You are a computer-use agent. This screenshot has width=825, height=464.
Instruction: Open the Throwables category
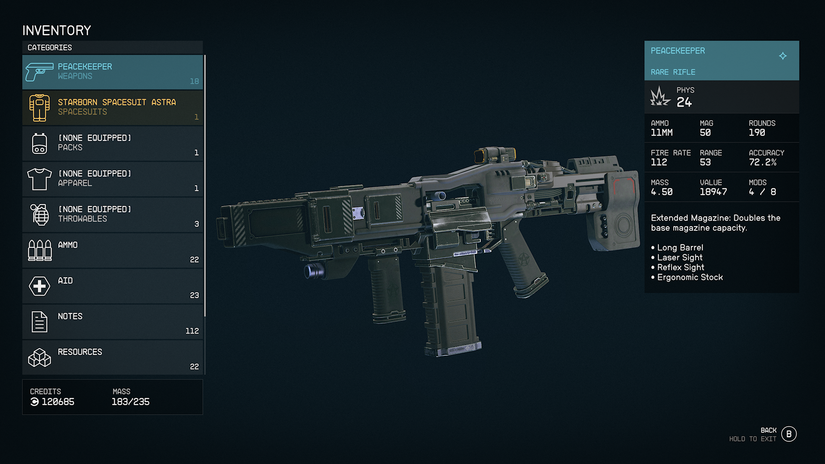tap(112, 214)
